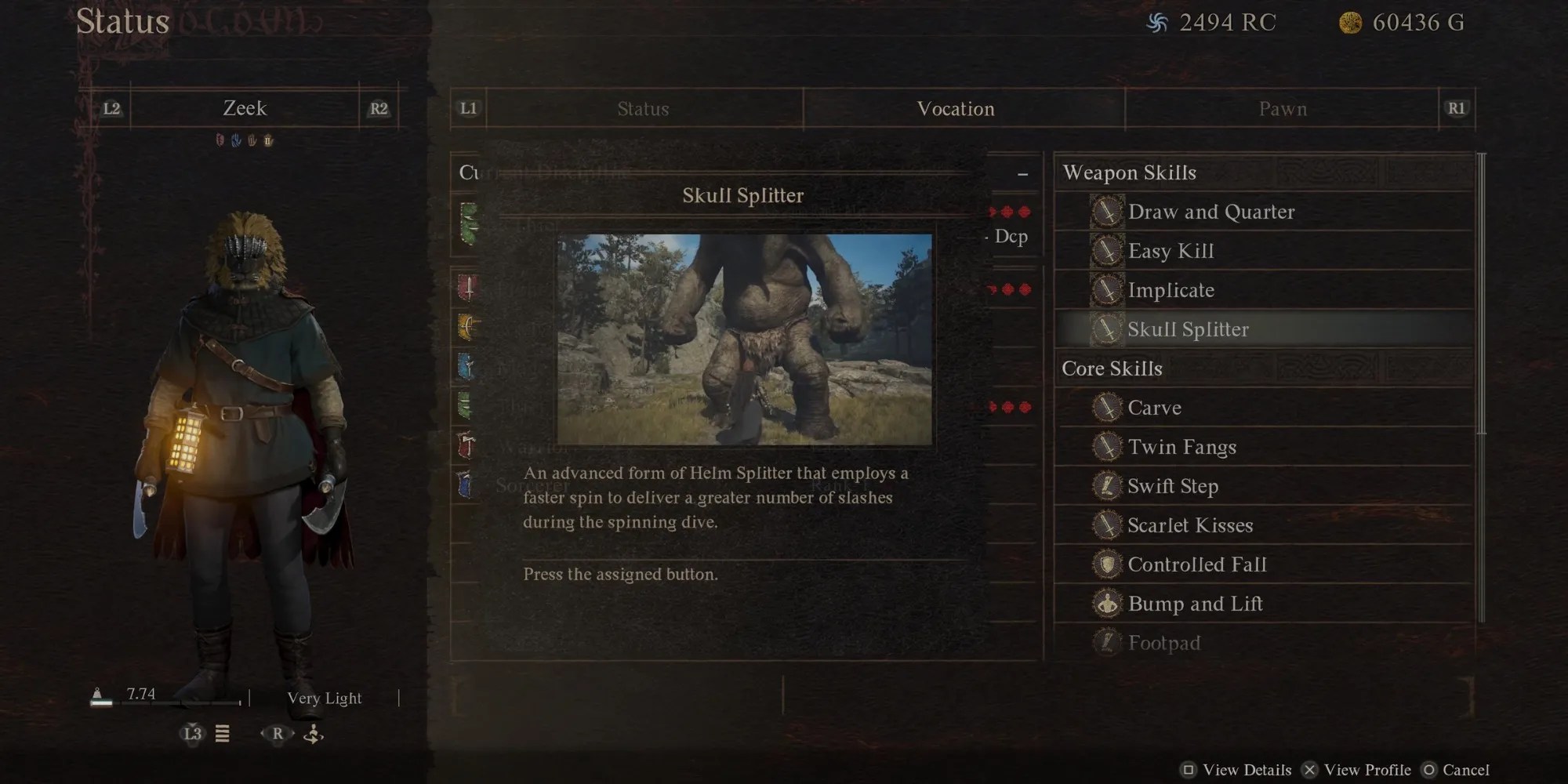
Task: Open the Vocation tab
Action: pos(956,109)
